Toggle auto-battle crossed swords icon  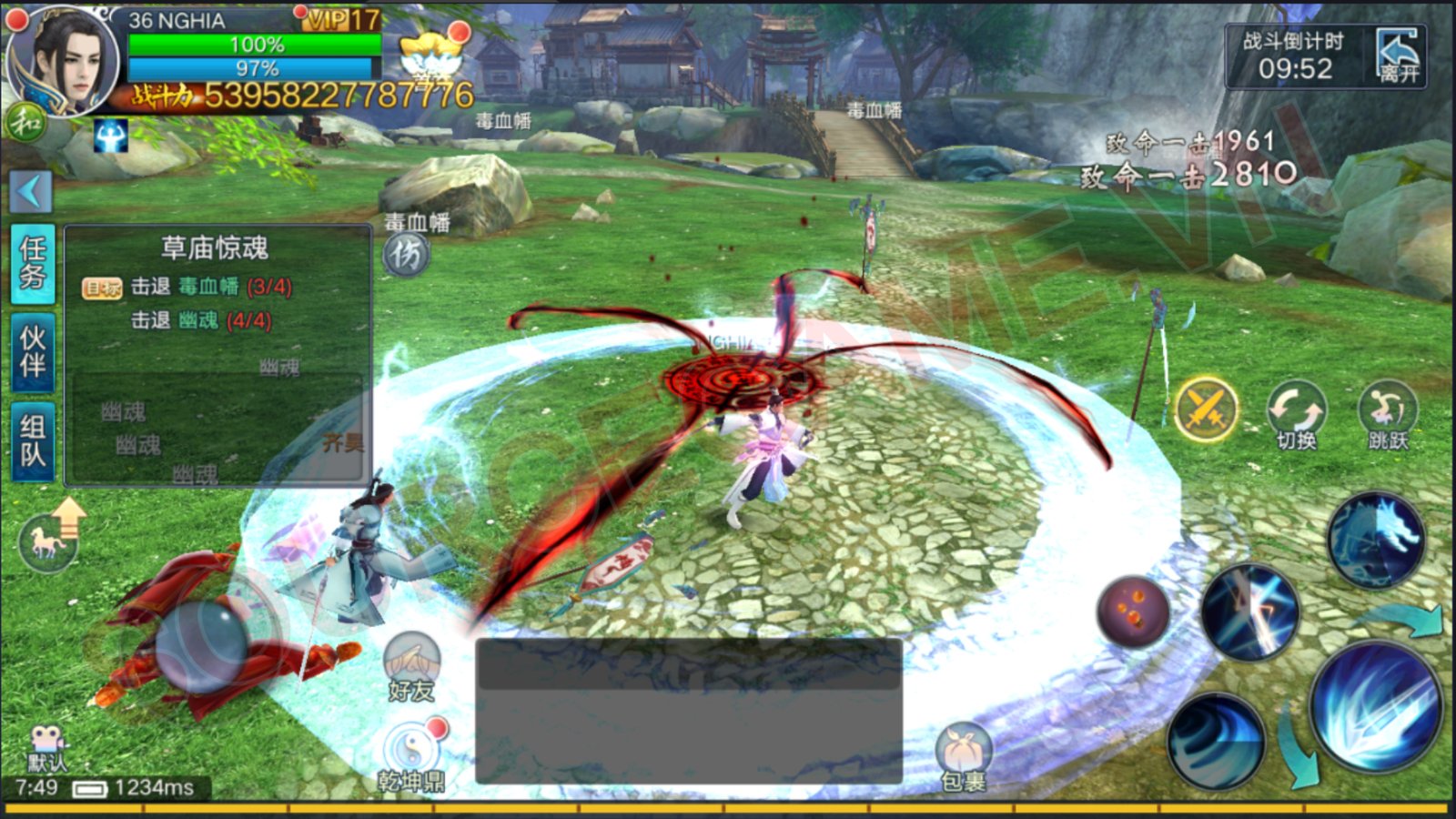1206,410
